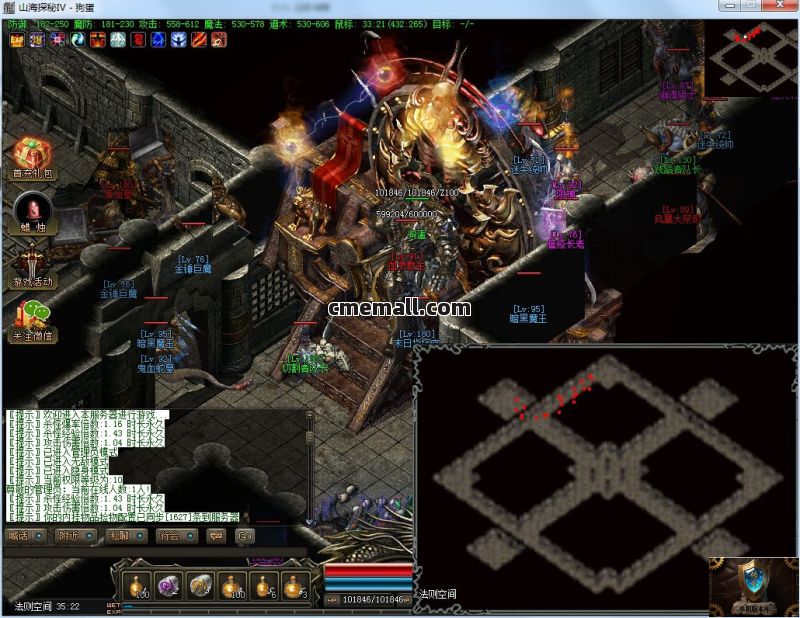Open the shield emblem icon in bottom corner
This screenshot has height=618, width=800.
(x=754, y=584)
